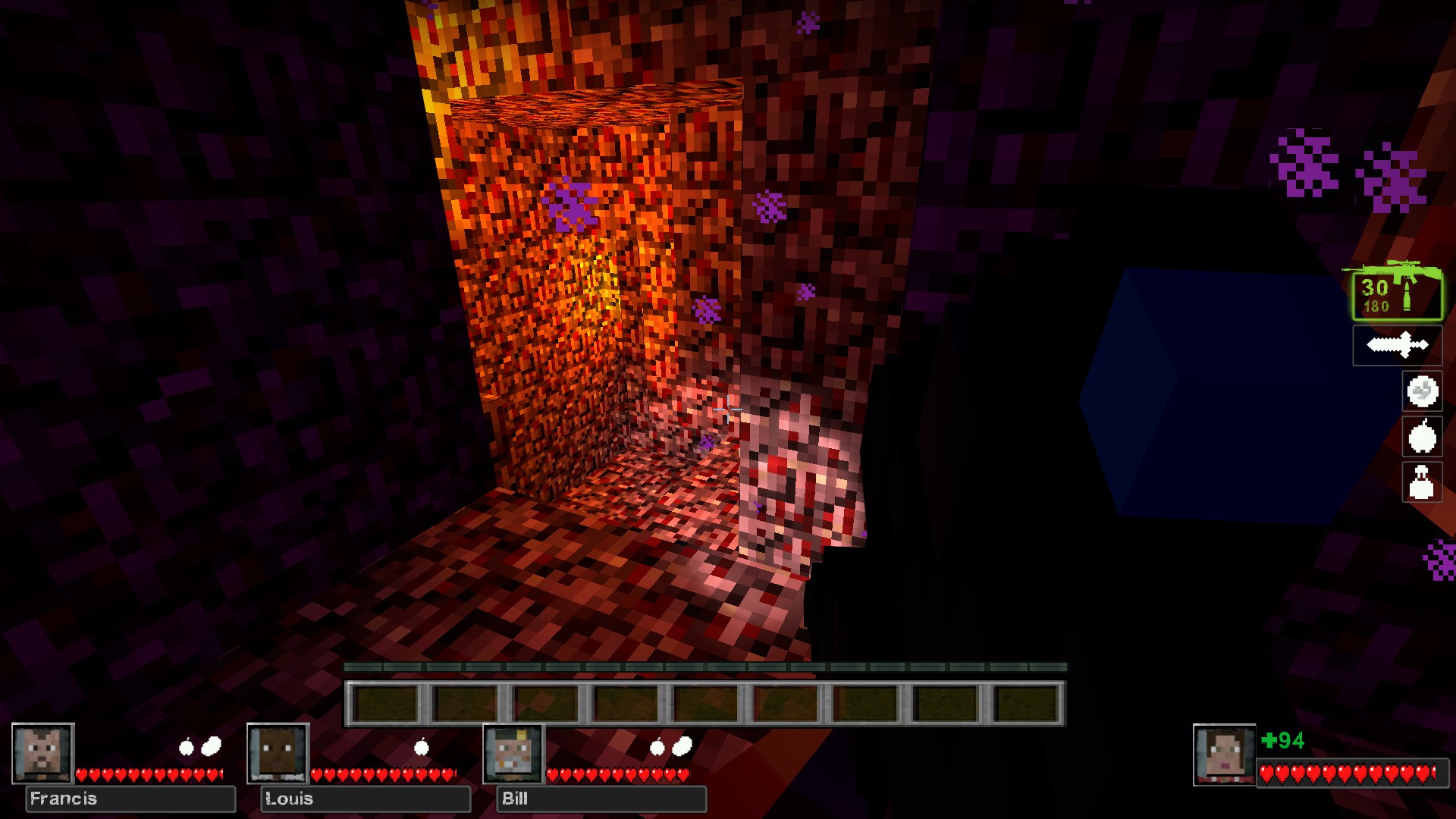Select the Louis name plate

tap(366, 799)
